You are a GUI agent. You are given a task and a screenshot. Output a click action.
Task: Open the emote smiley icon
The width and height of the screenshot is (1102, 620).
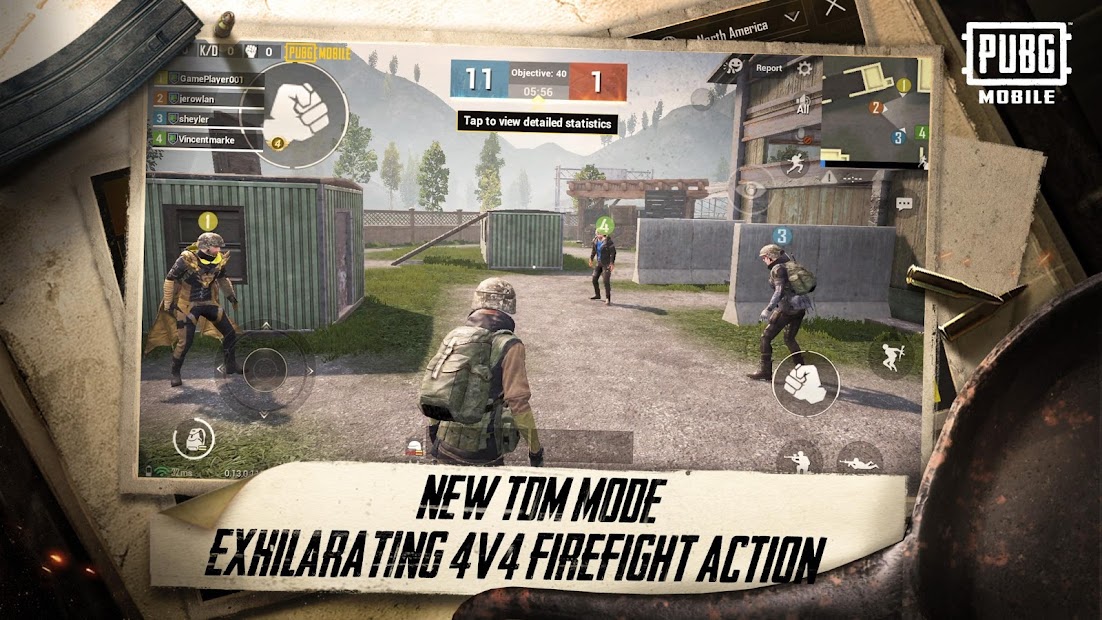(x=734, y=66)
